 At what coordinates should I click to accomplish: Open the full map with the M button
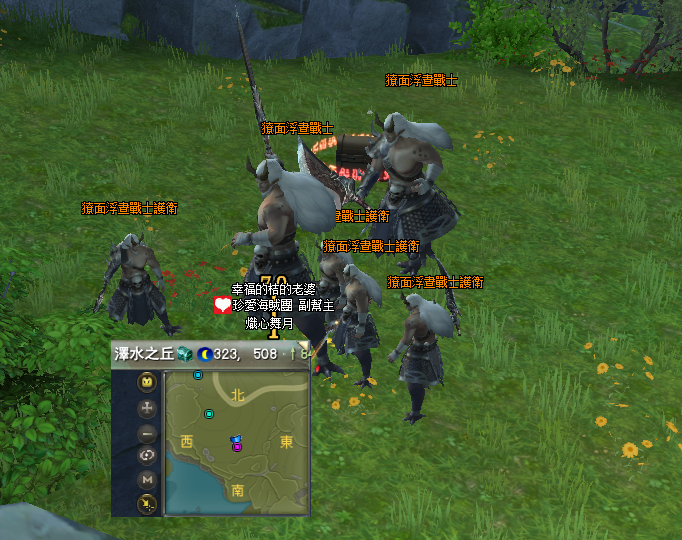[x=147, y=480]
